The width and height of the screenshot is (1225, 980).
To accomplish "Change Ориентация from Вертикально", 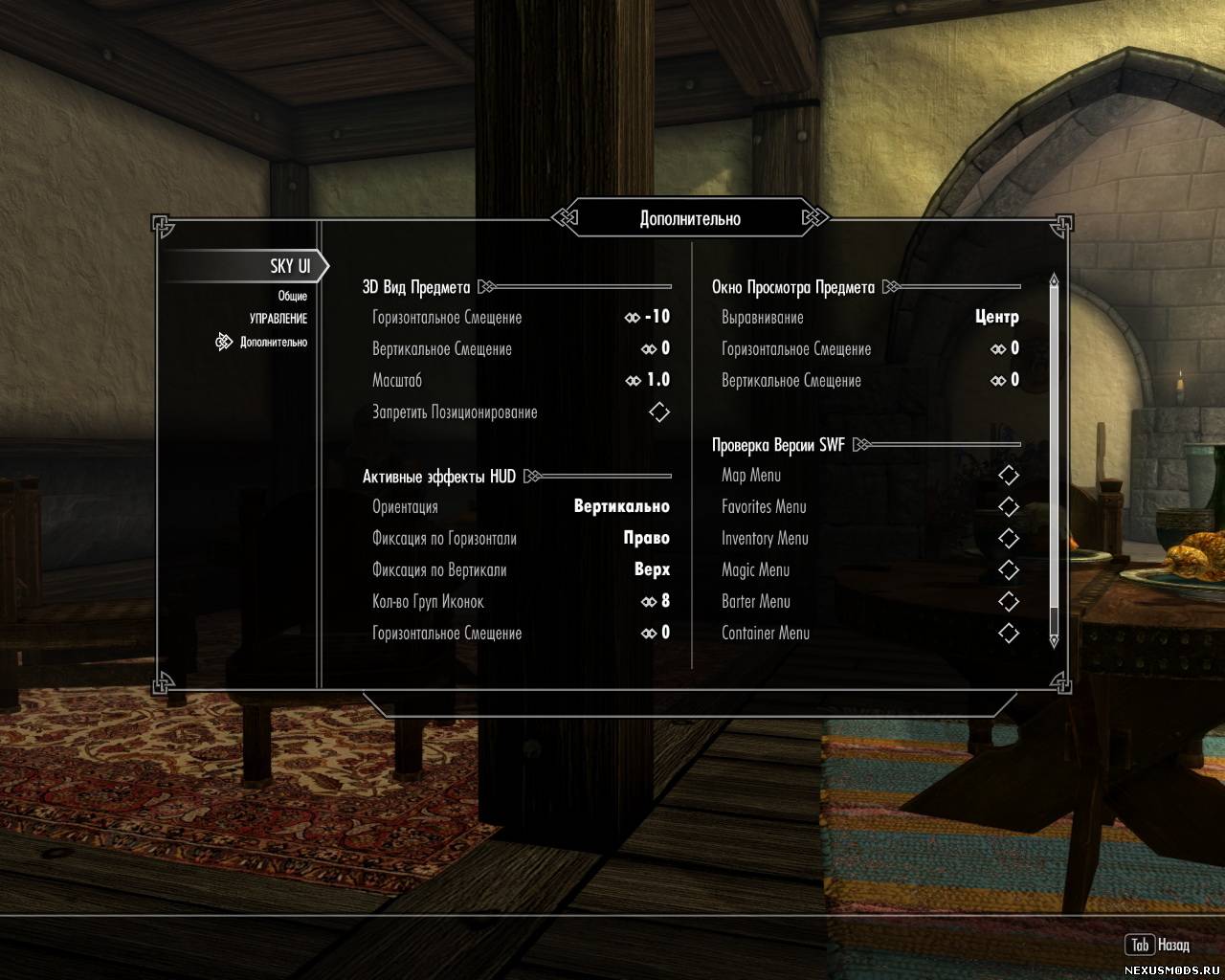I will tap(521, 506).
